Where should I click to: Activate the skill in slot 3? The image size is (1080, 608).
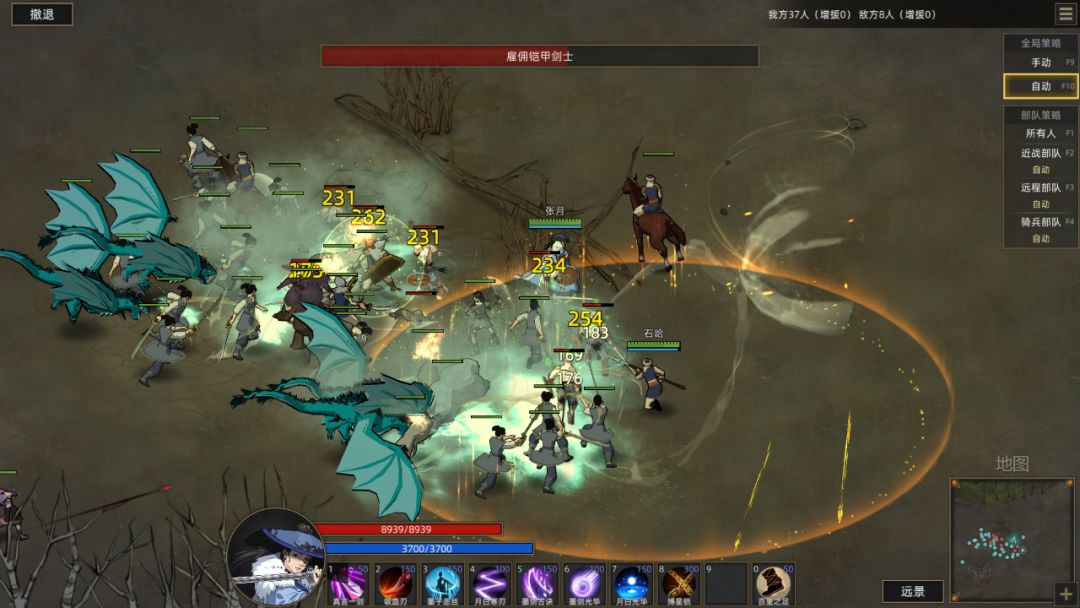coord(443,584)
